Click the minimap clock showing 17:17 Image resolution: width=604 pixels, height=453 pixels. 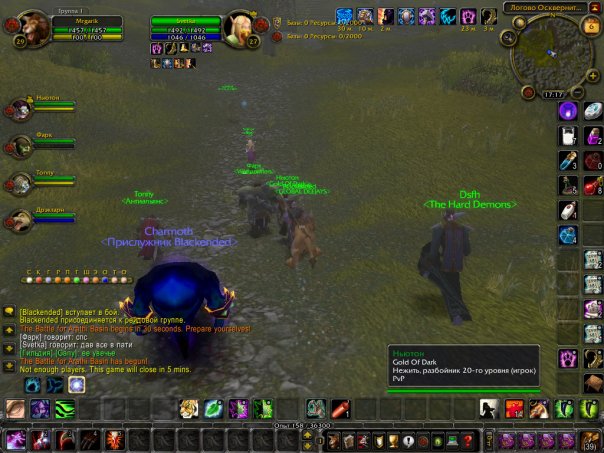point(552,95)
